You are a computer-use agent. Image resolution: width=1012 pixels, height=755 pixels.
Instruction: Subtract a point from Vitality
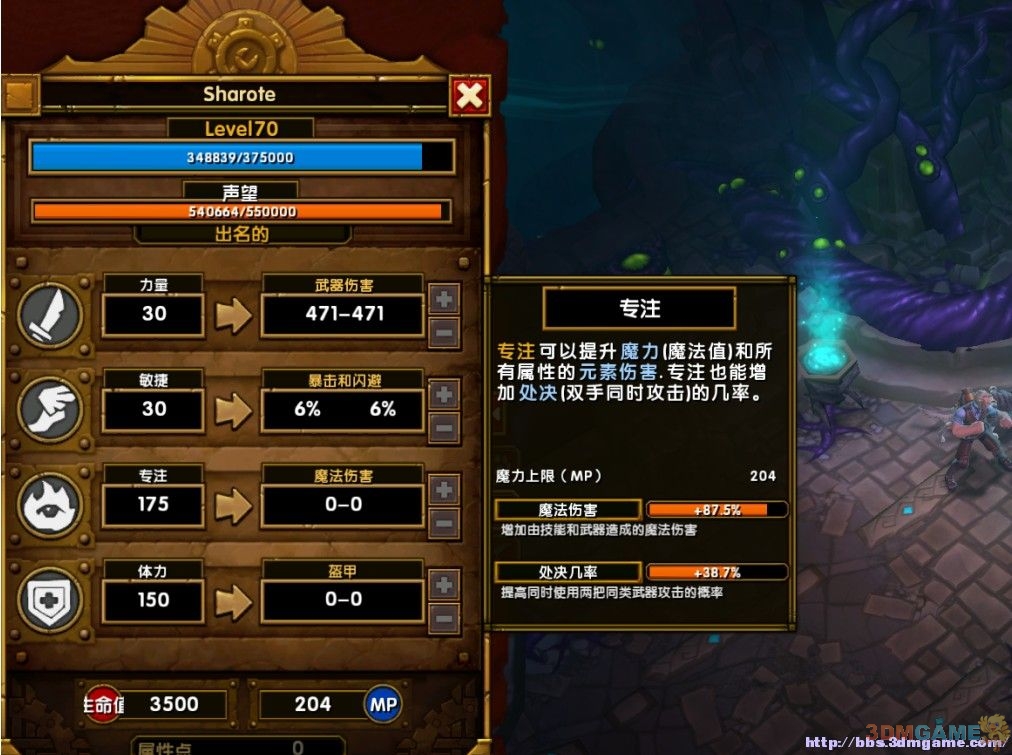(x=445, y=618)
